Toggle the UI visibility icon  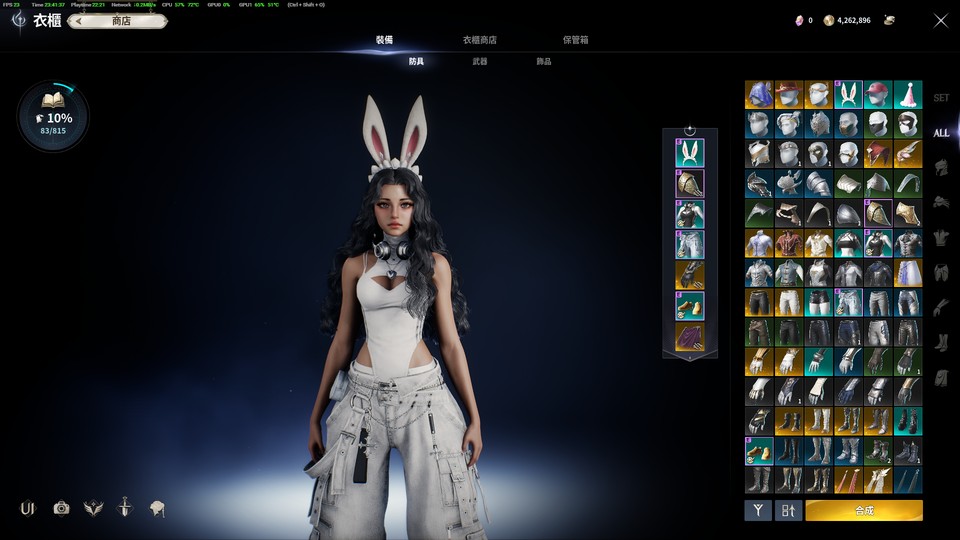click(27, 508)
